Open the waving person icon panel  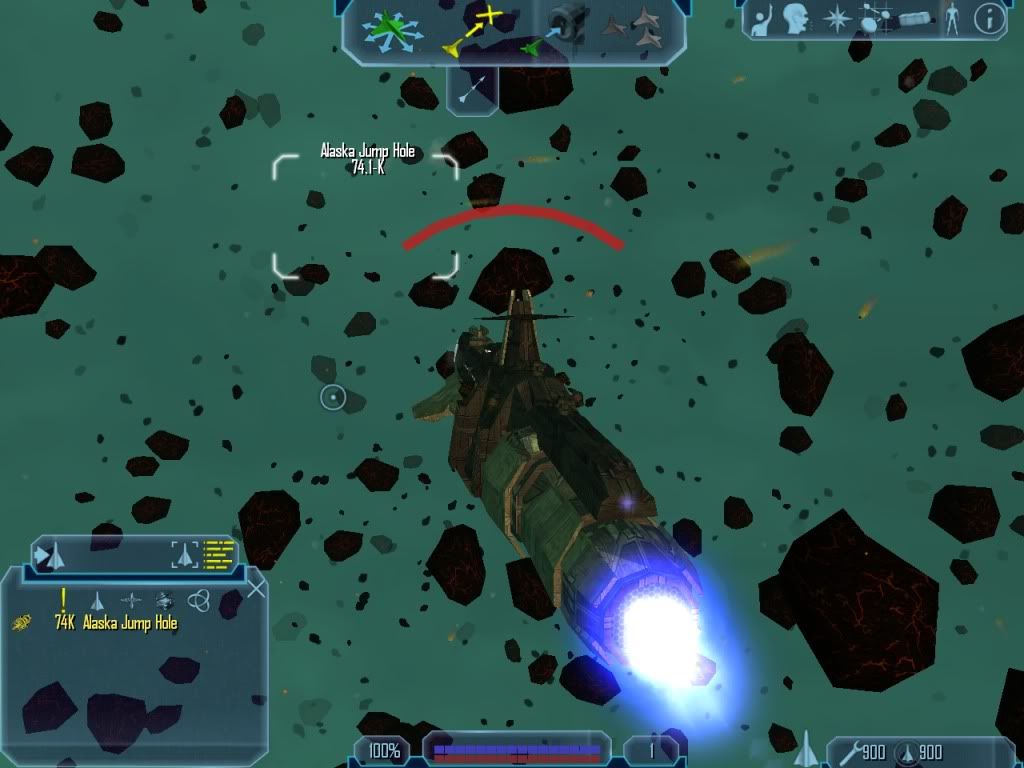pos(762,20)
